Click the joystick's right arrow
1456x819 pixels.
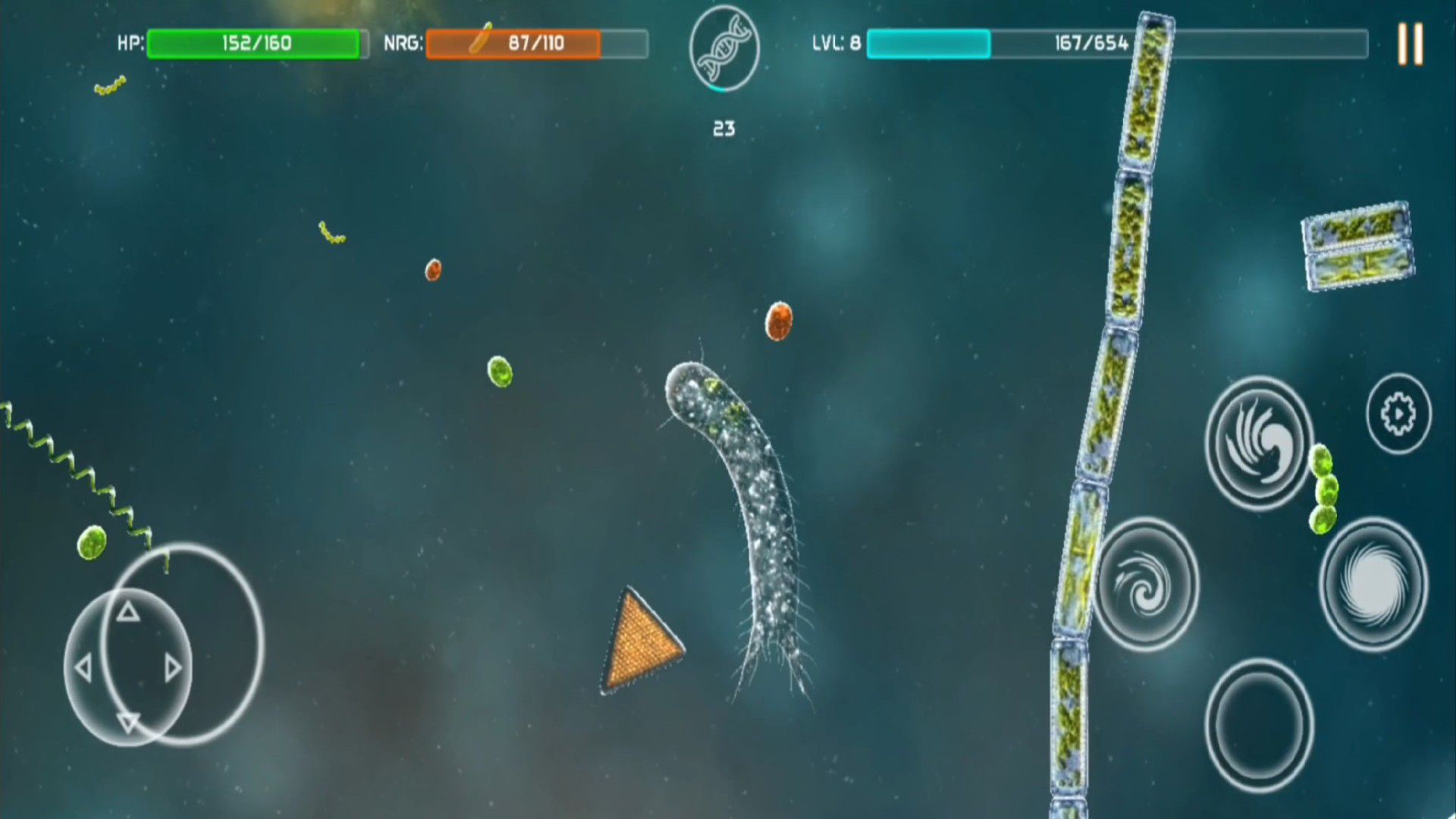coord(173,668)
